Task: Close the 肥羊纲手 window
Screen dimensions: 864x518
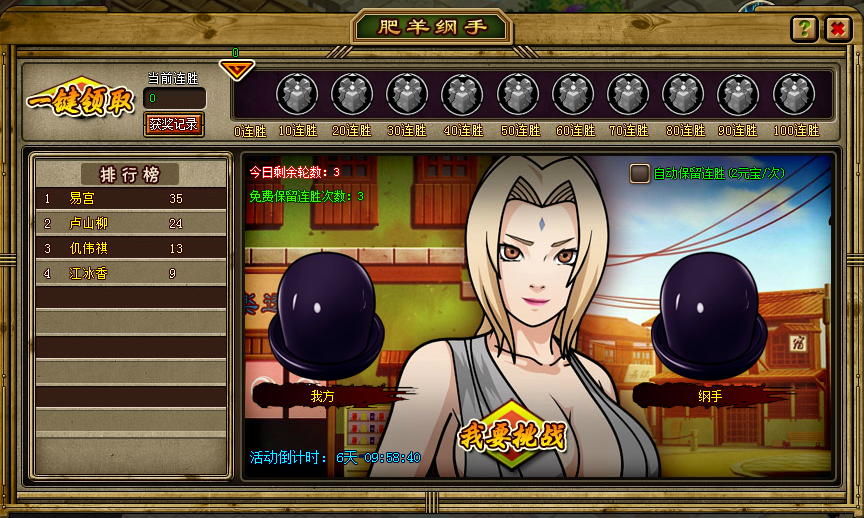Action: coord(836,29)
